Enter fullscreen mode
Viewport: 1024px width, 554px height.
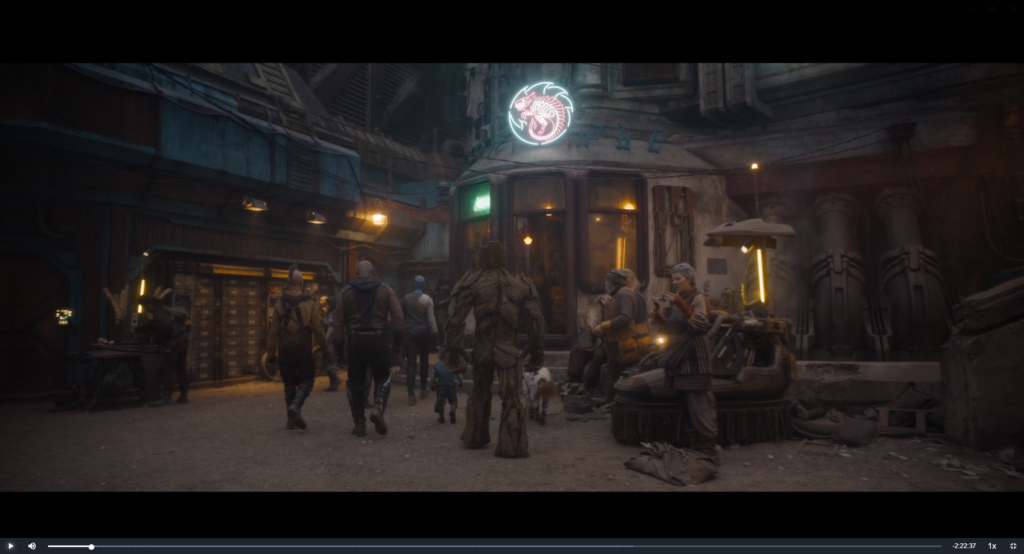(x=1013, y=546)
